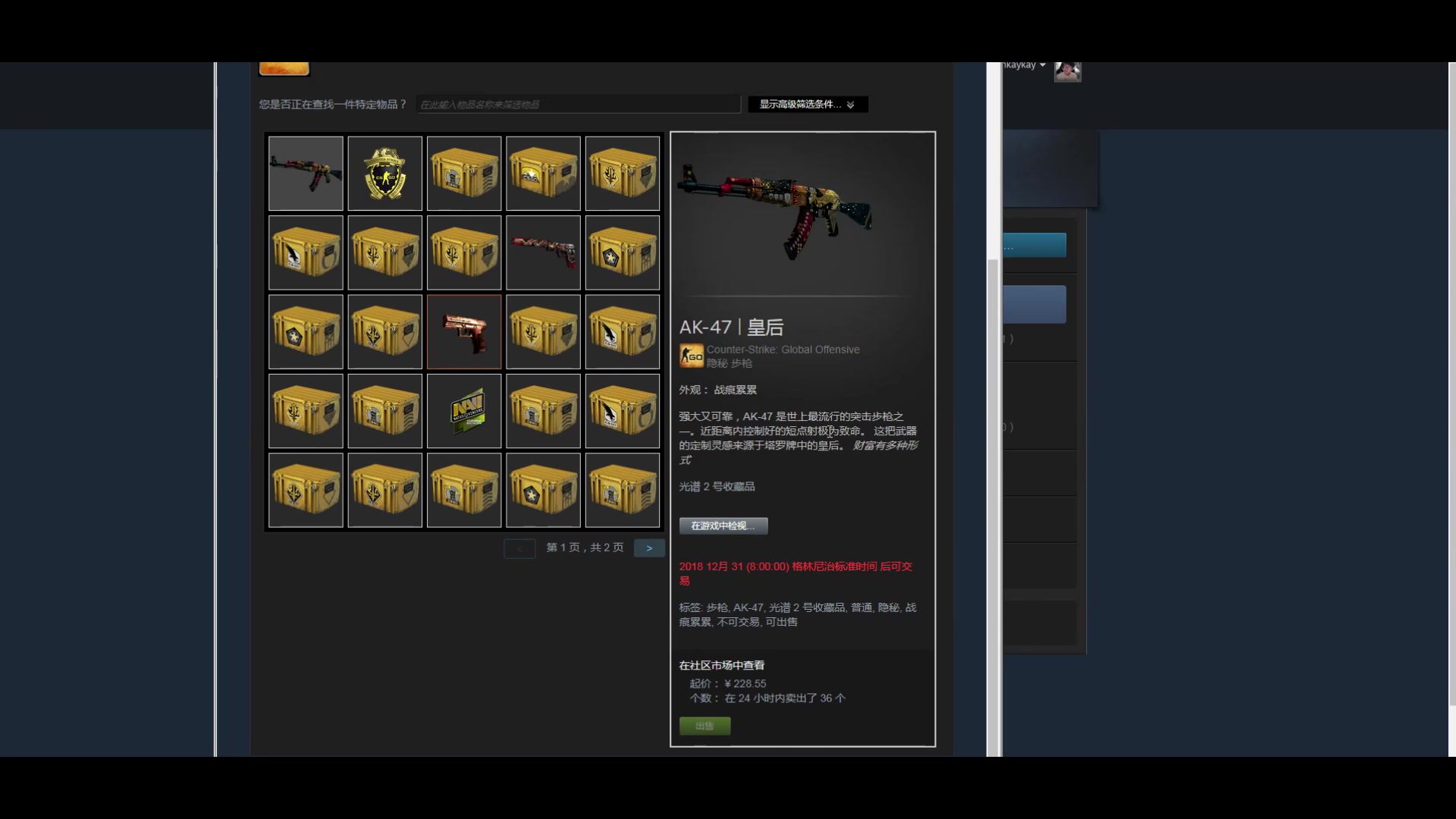Click the item name search field
The image size is (1456, 819).
point(579,104)
